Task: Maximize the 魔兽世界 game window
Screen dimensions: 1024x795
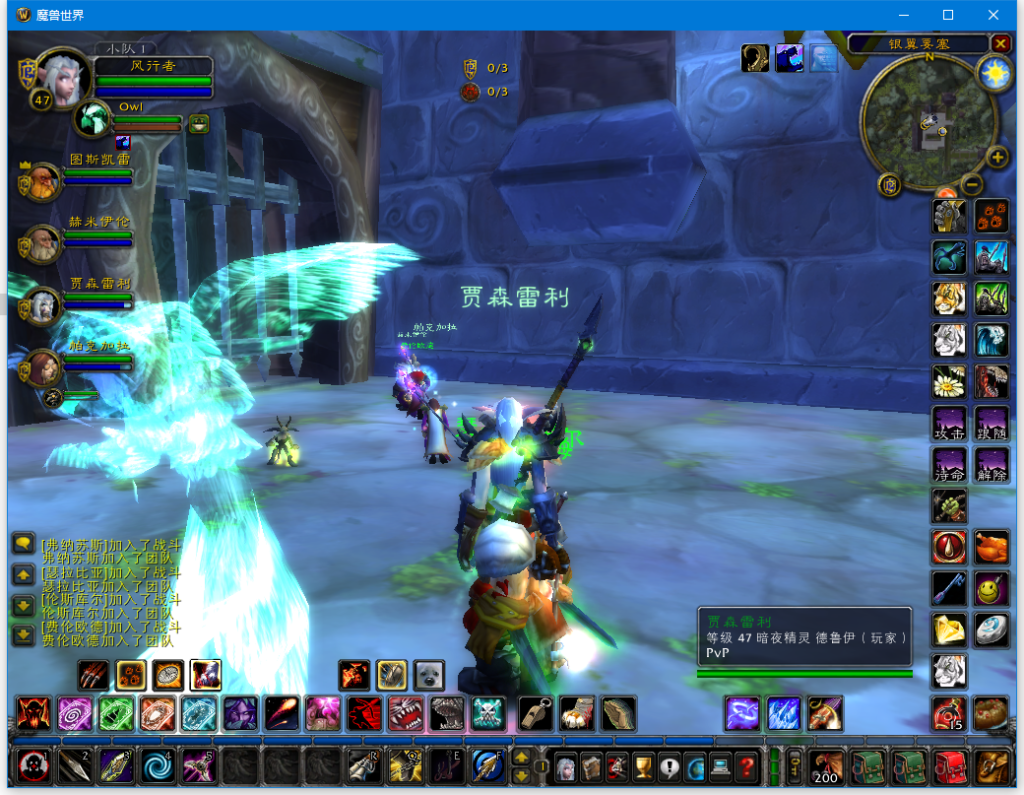Action: [948, 15]
